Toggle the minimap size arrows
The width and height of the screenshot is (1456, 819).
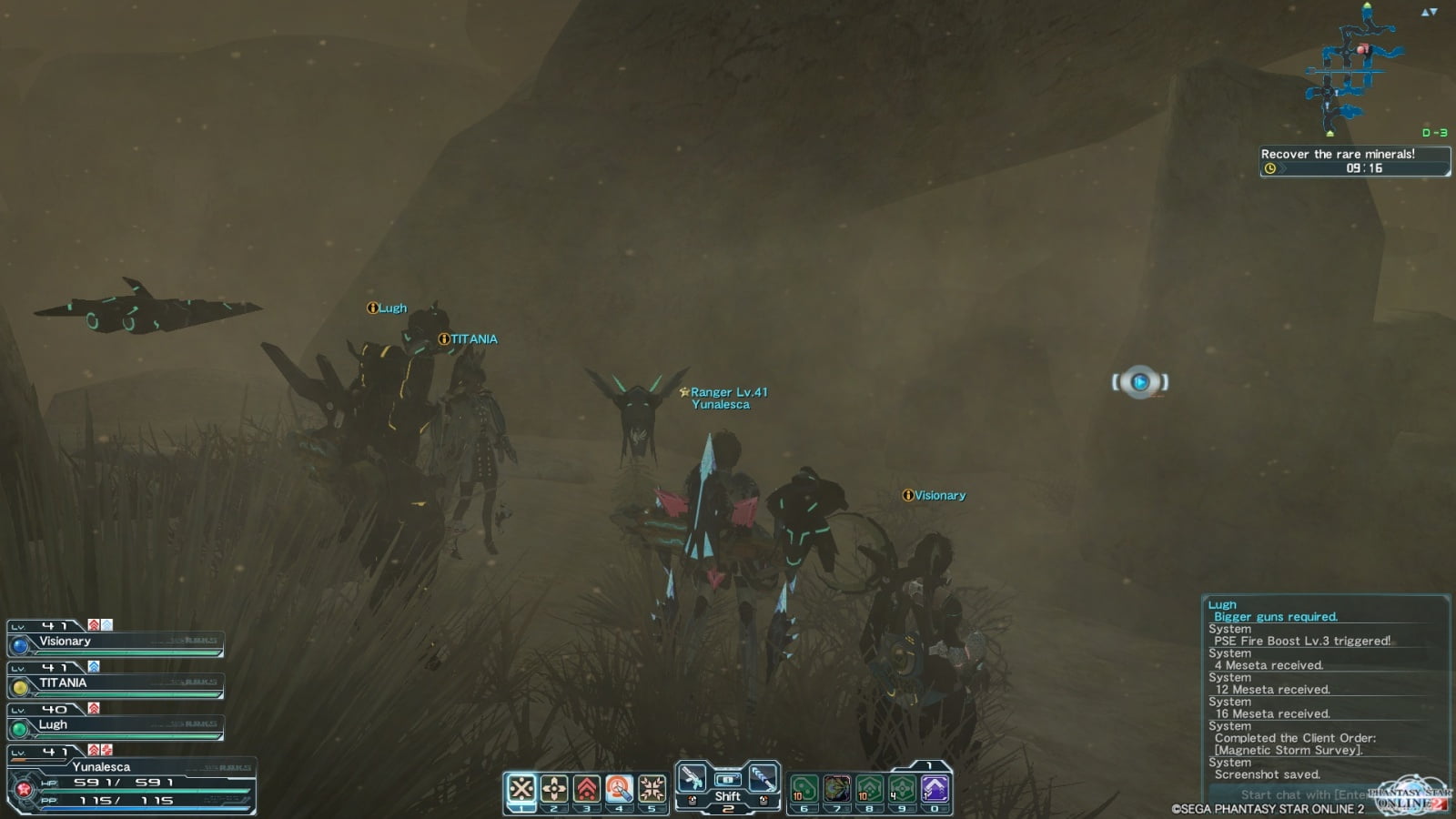[1430, 12]
